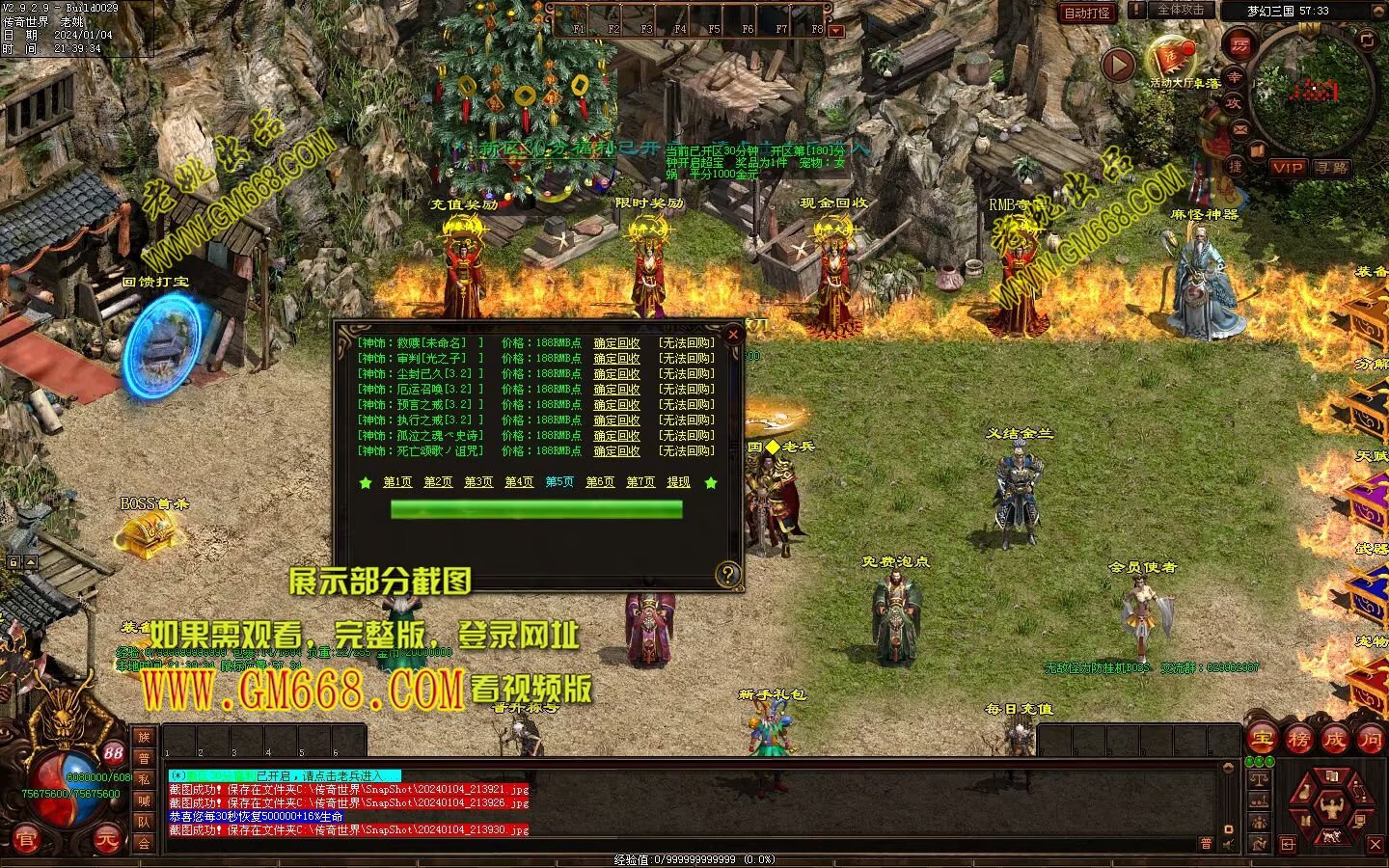Confirm recycling for 救赎[未命名]
The width and height of the screenshot is (1389, 868).
point(616,343)
